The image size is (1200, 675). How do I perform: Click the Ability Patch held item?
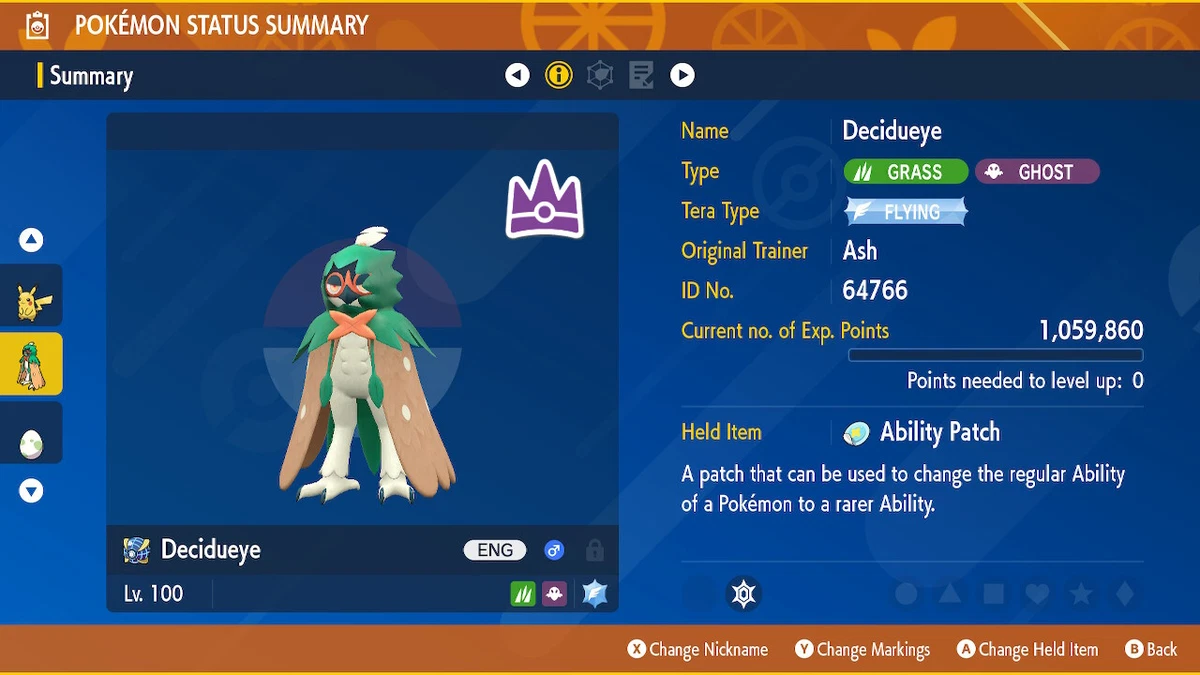point(922,432)
